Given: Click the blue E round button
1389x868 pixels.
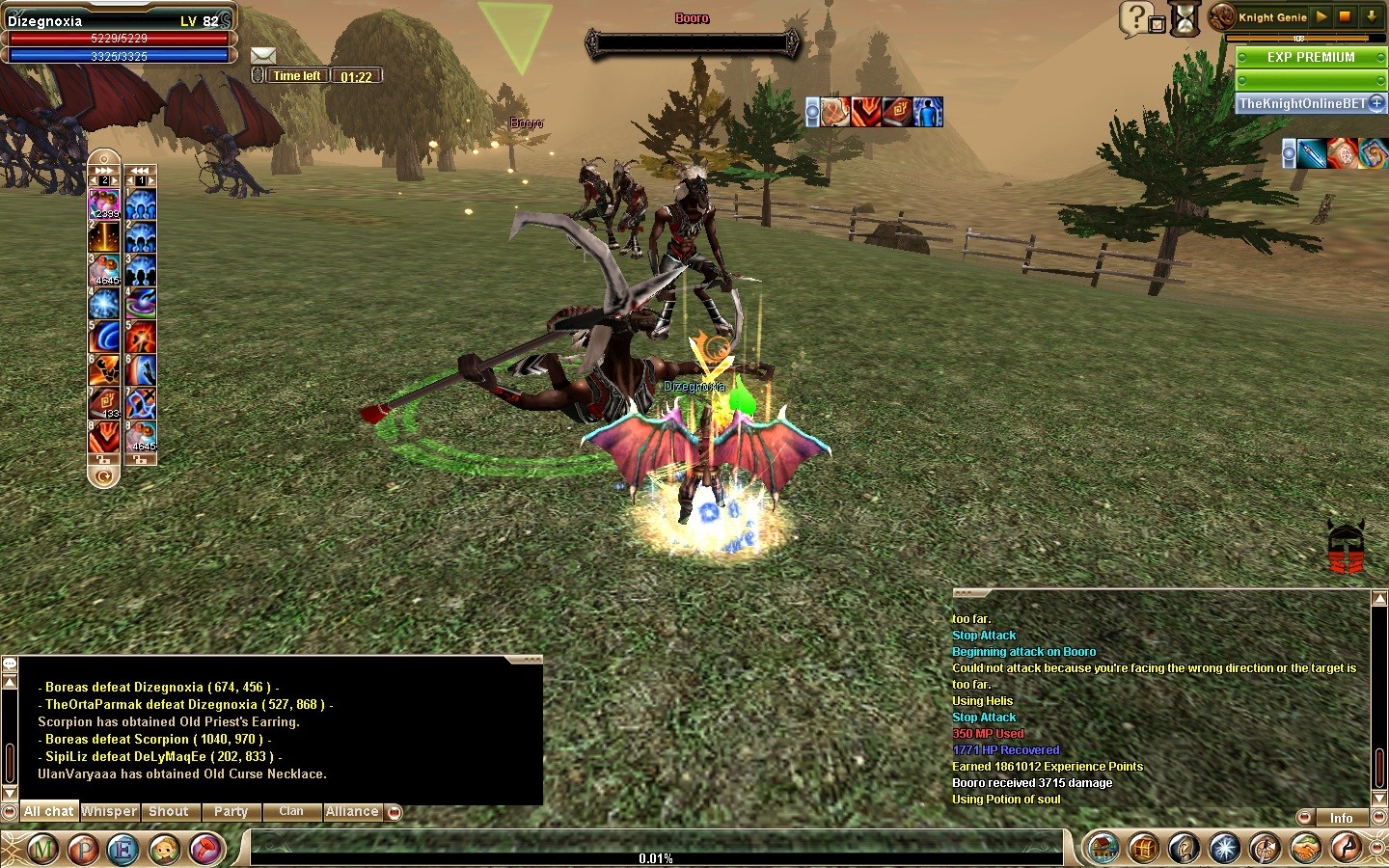Looking at the screenshot, I should point(123,850).
